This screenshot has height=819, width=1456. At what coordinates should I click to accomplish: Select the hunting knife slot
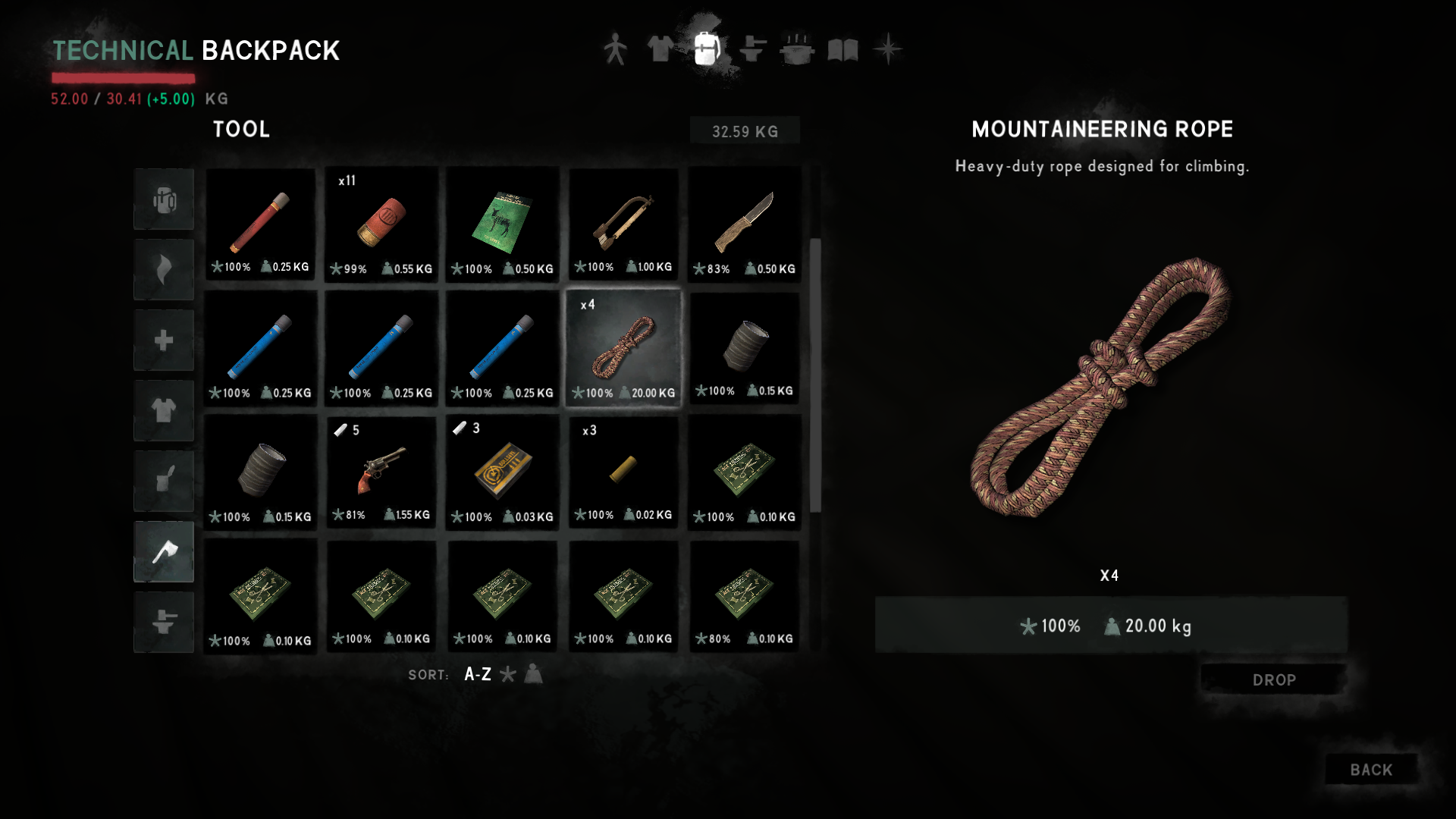(x=744, y=224)
